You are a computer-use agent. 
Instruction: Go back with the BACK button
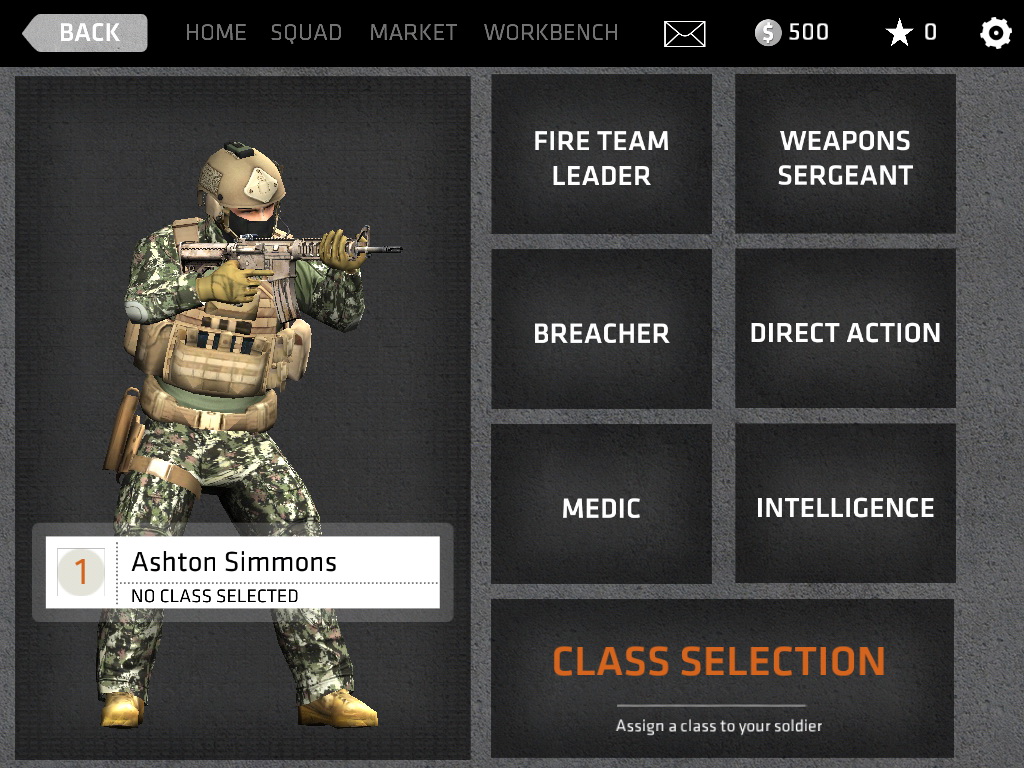86,33
